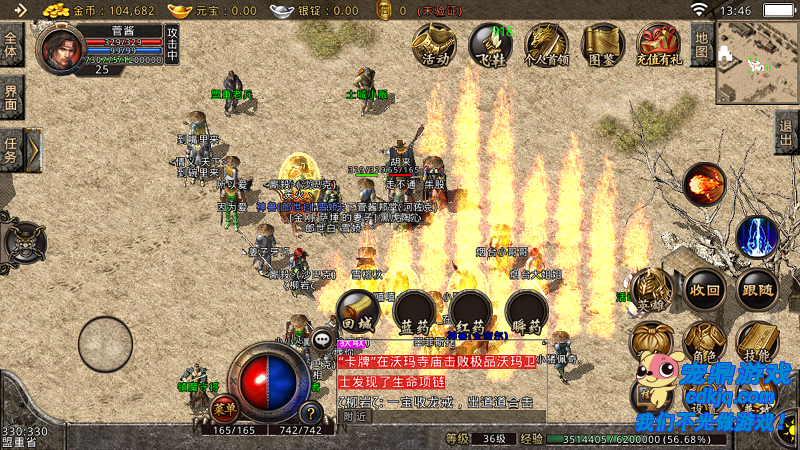Open the 飞鞋 flying shoes icon
The width and height of the screenshot is (800, 450).
click(x=491, y=45)
